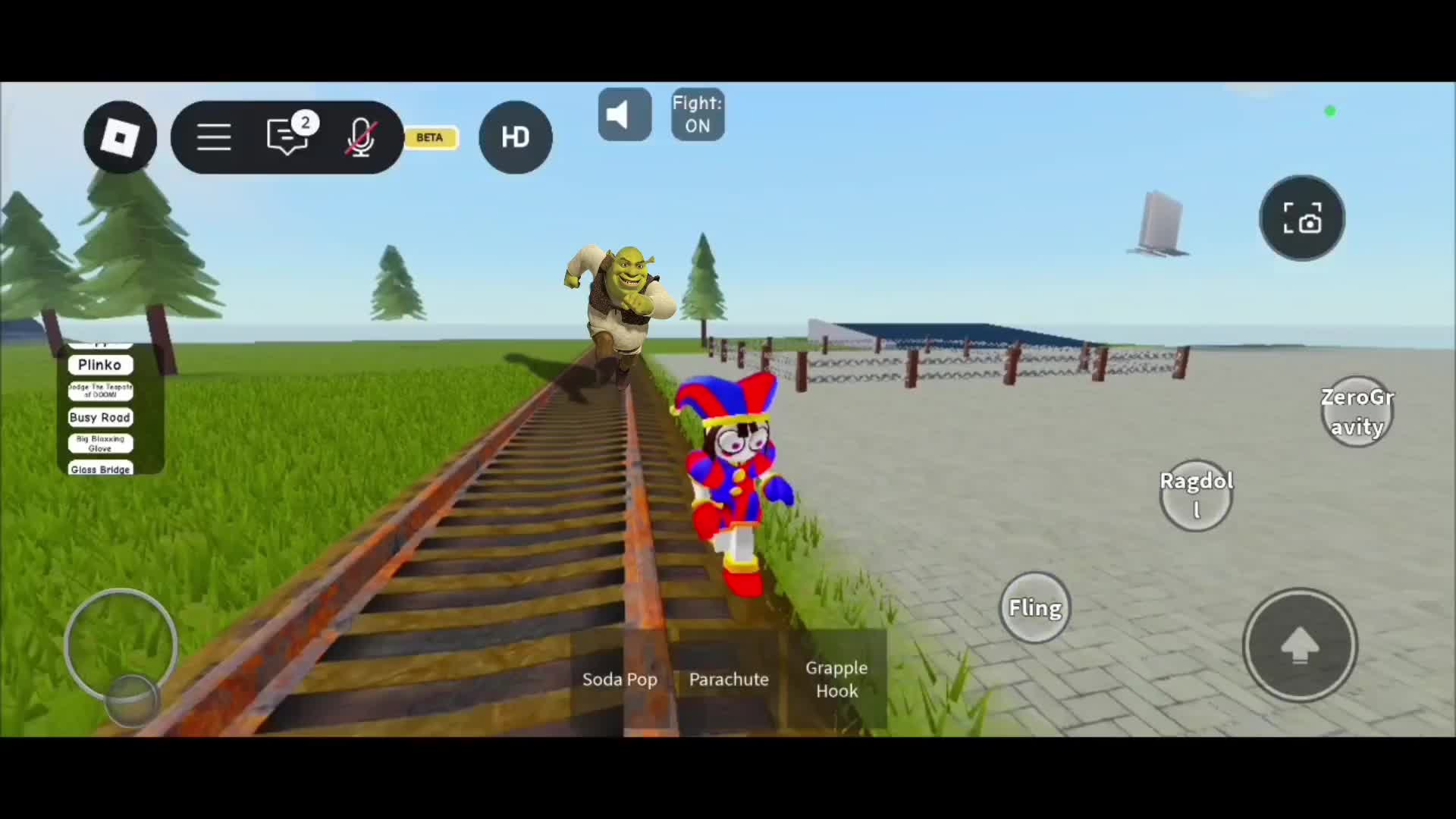Click the round HD button
Screen dimensions: 1456x819
[x=516, y=137]
